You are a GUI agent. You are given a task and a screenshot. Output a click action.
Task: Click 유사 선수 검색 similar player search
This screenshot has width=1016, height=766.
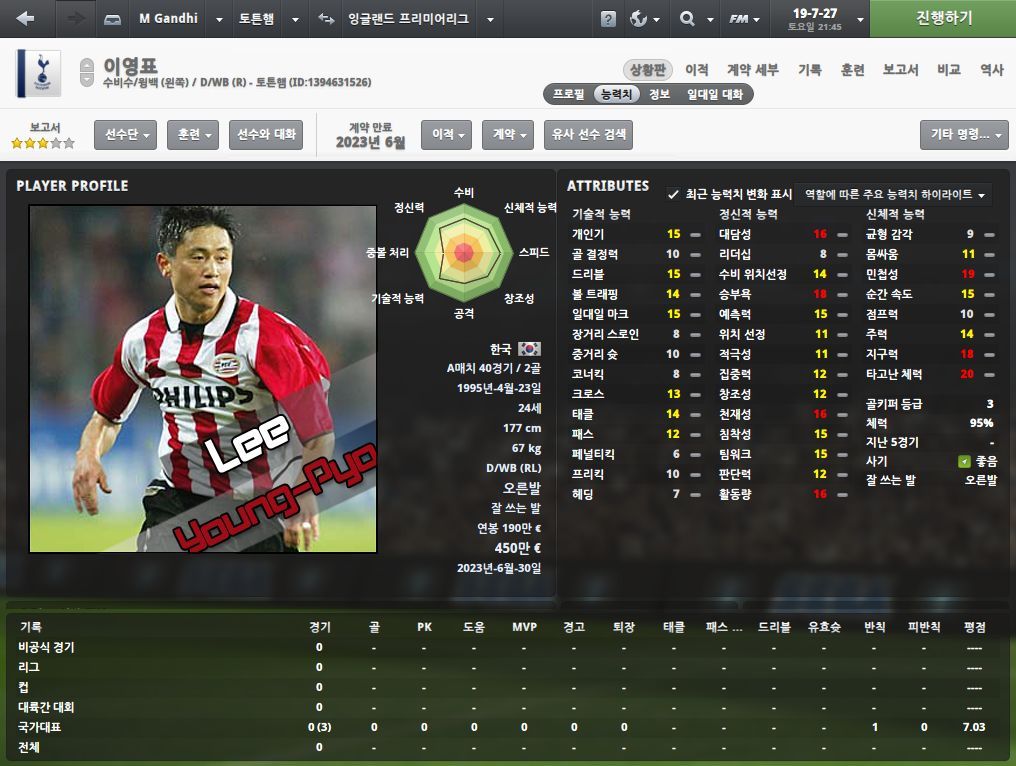588,134
